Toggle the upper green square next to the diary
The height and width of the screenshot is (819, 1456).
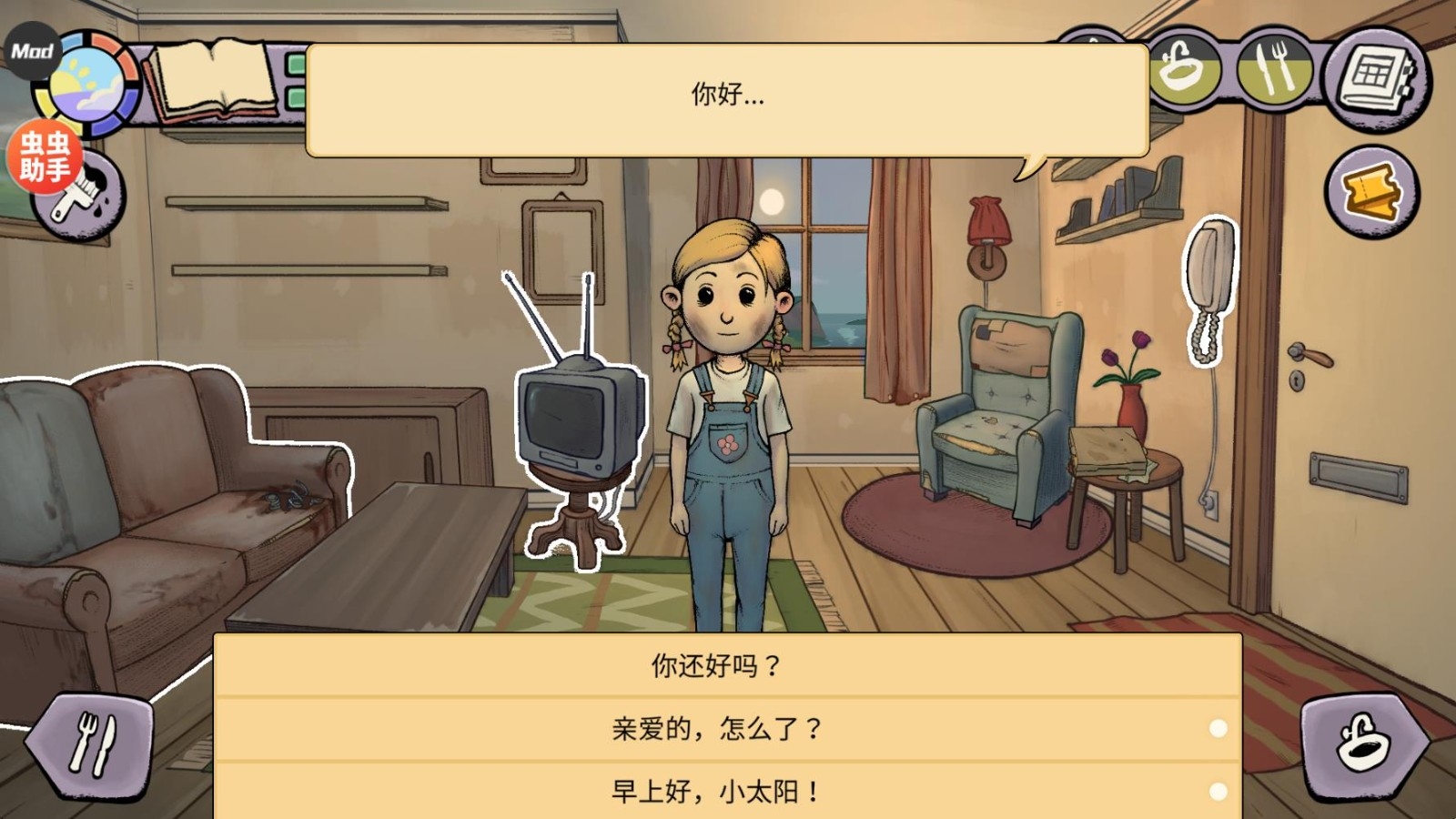296,63
